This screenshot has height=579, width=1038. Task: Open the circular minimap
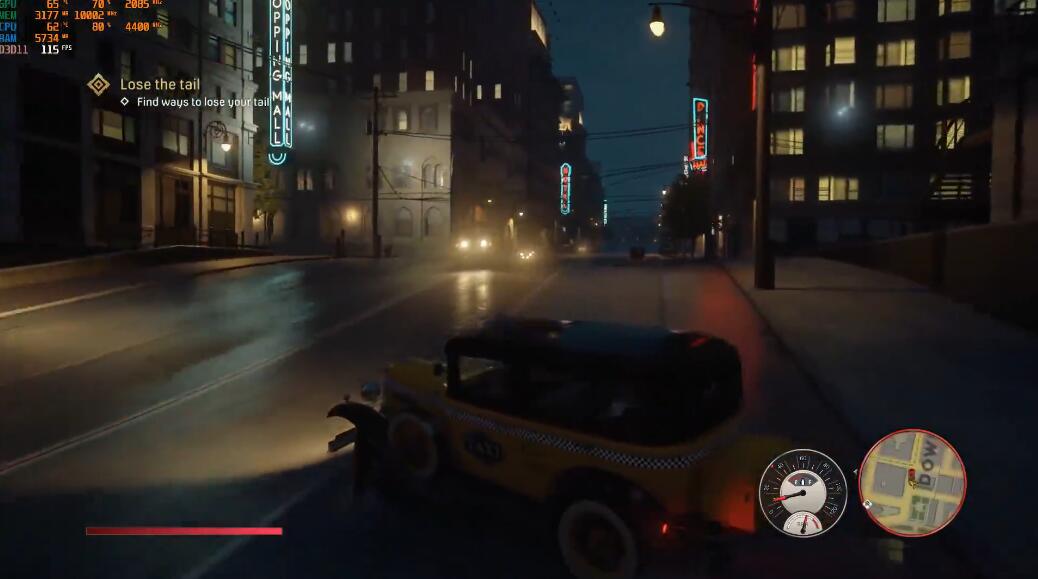coord(912,483)
